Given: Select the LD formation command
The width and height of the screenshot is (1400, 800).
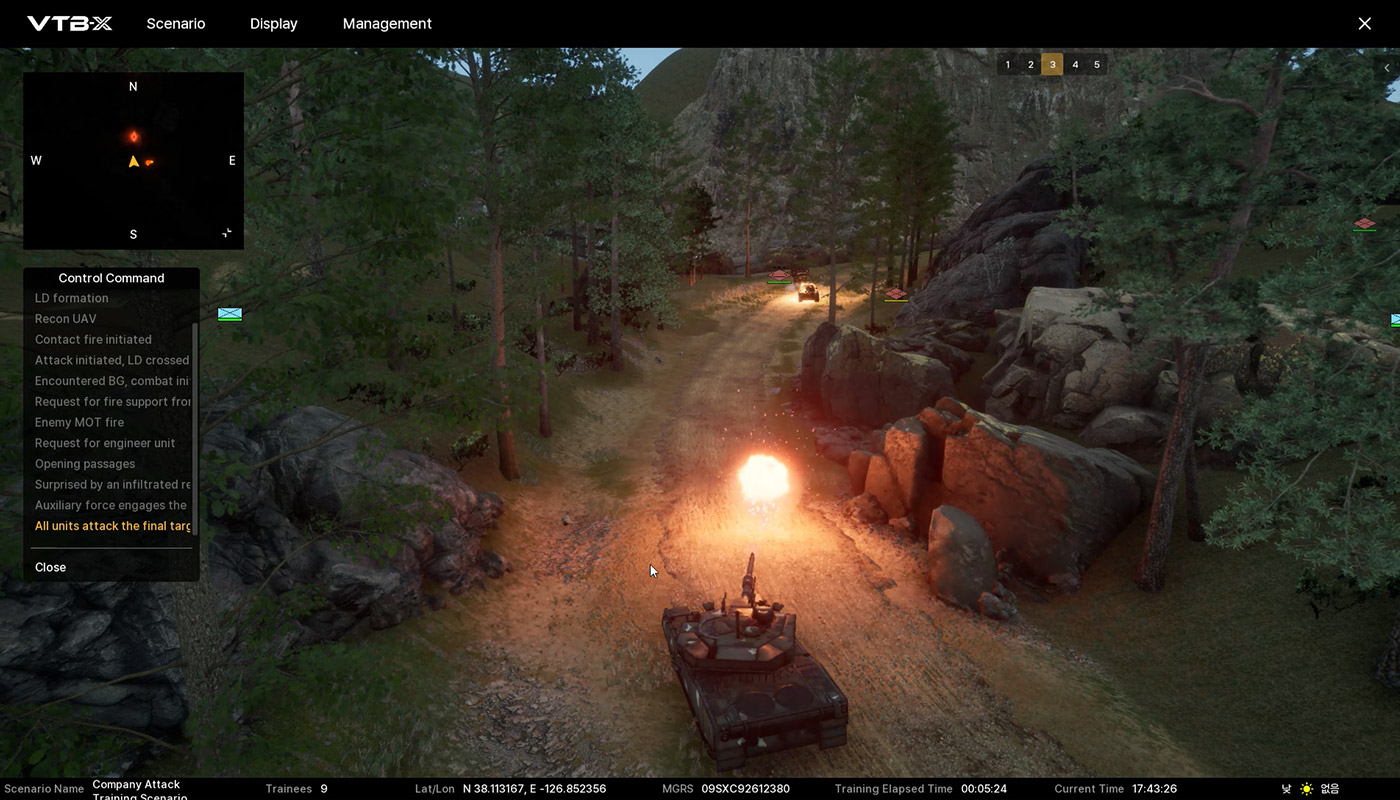Looking at the screenshot, I should pos(72,298).
